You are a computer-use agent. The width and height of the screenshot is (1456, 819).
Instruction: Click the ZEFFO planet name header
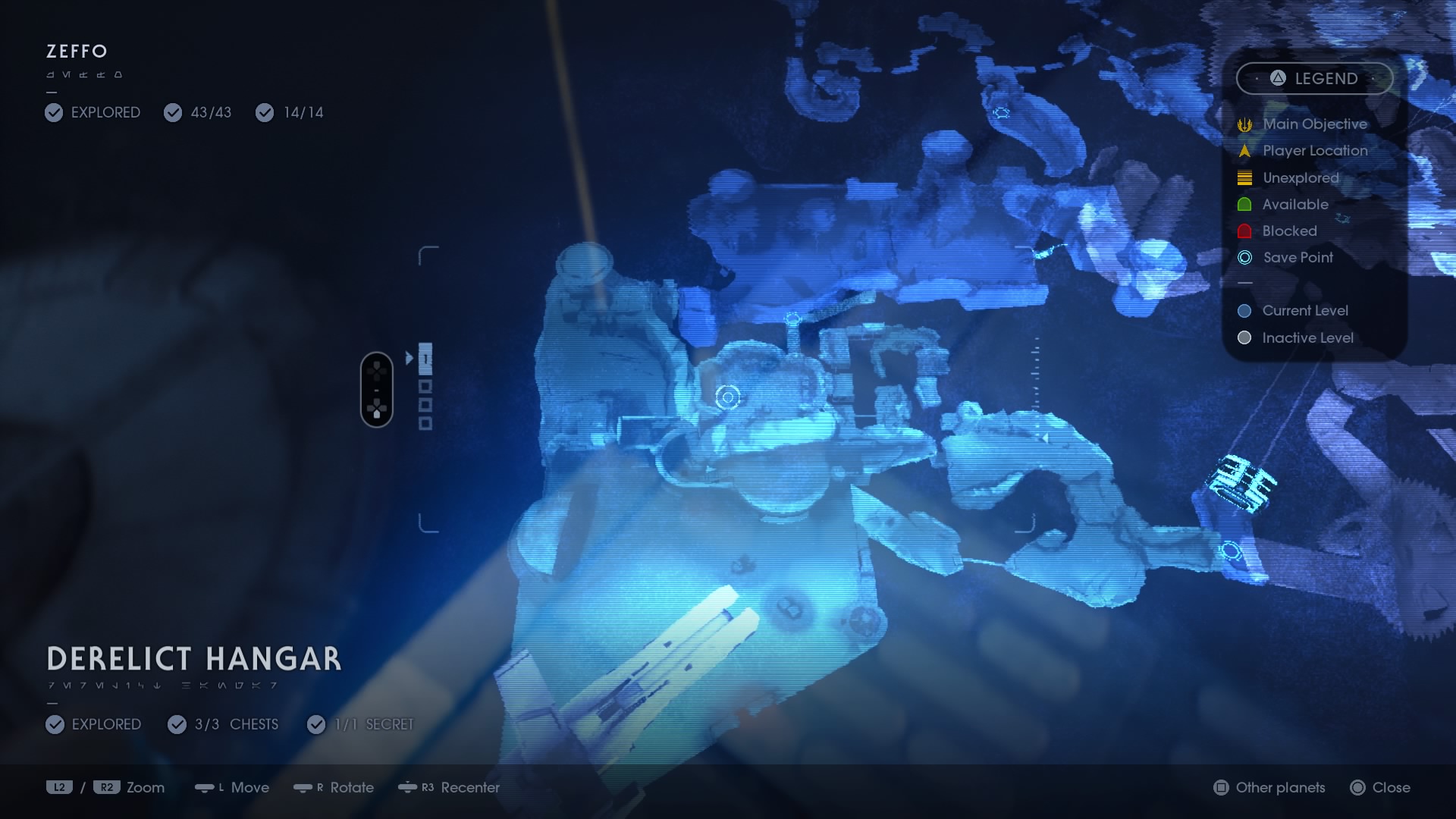click(x=76, y=52)
